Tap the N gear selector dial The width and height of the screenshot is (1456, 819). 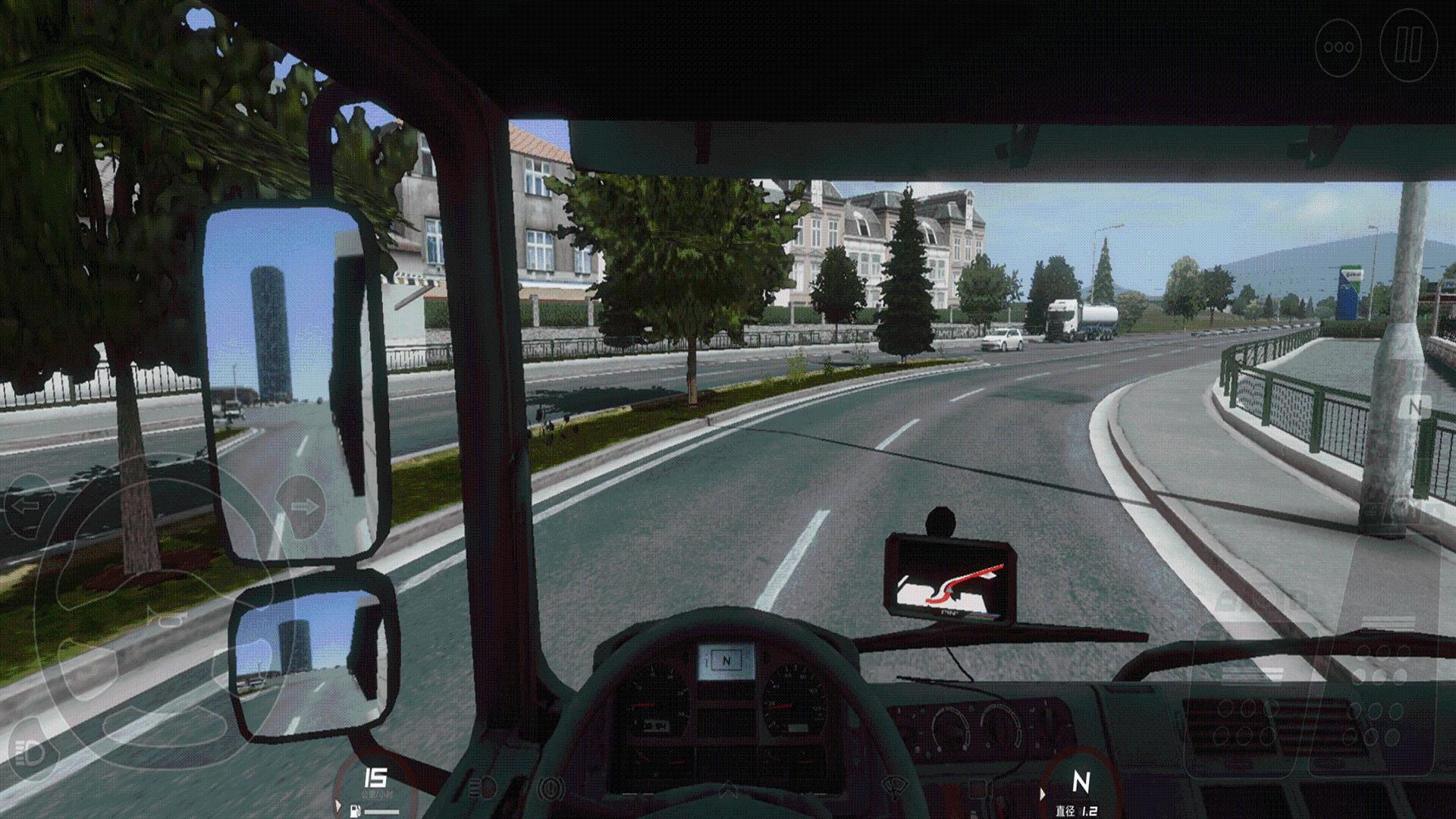(x=1080, y=783)
